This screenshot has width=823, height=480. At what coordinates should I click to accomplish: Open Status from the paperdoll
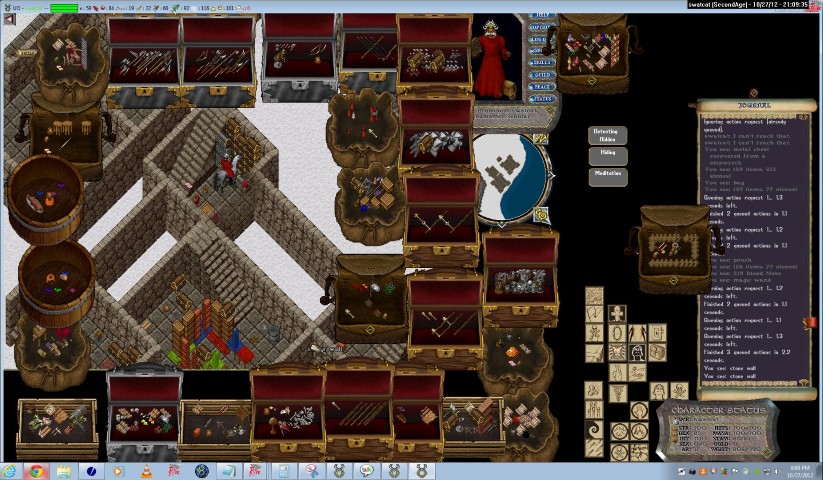pos(542,99)
